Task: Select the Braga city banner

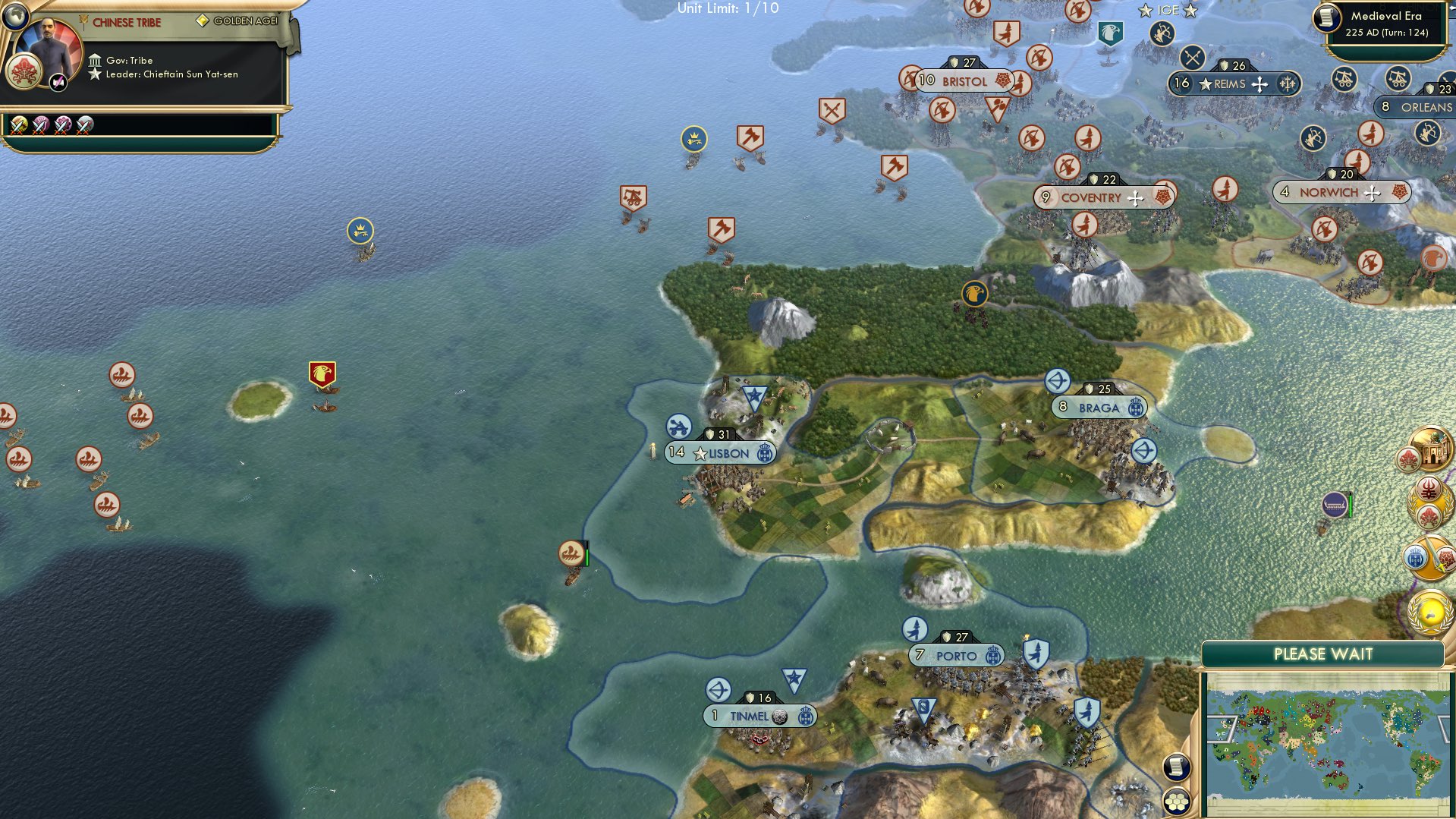Action: click(x=1099, y=408)
